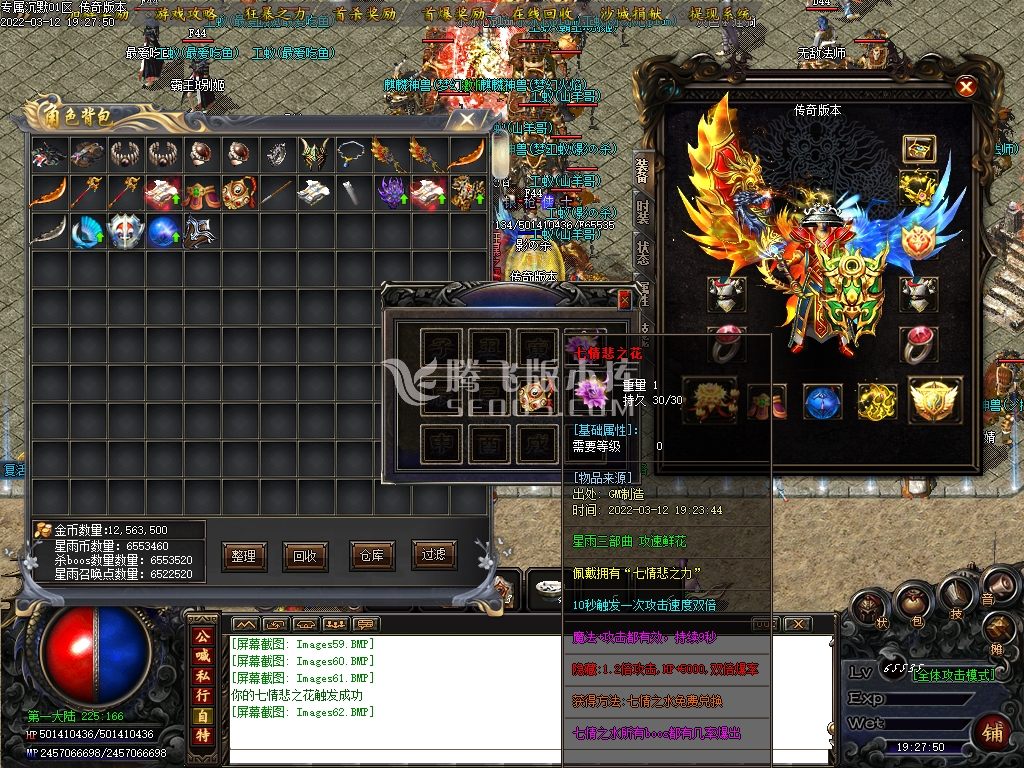
Task: Switch chat to the 公 public channel
Action: (x=203, y=637)
